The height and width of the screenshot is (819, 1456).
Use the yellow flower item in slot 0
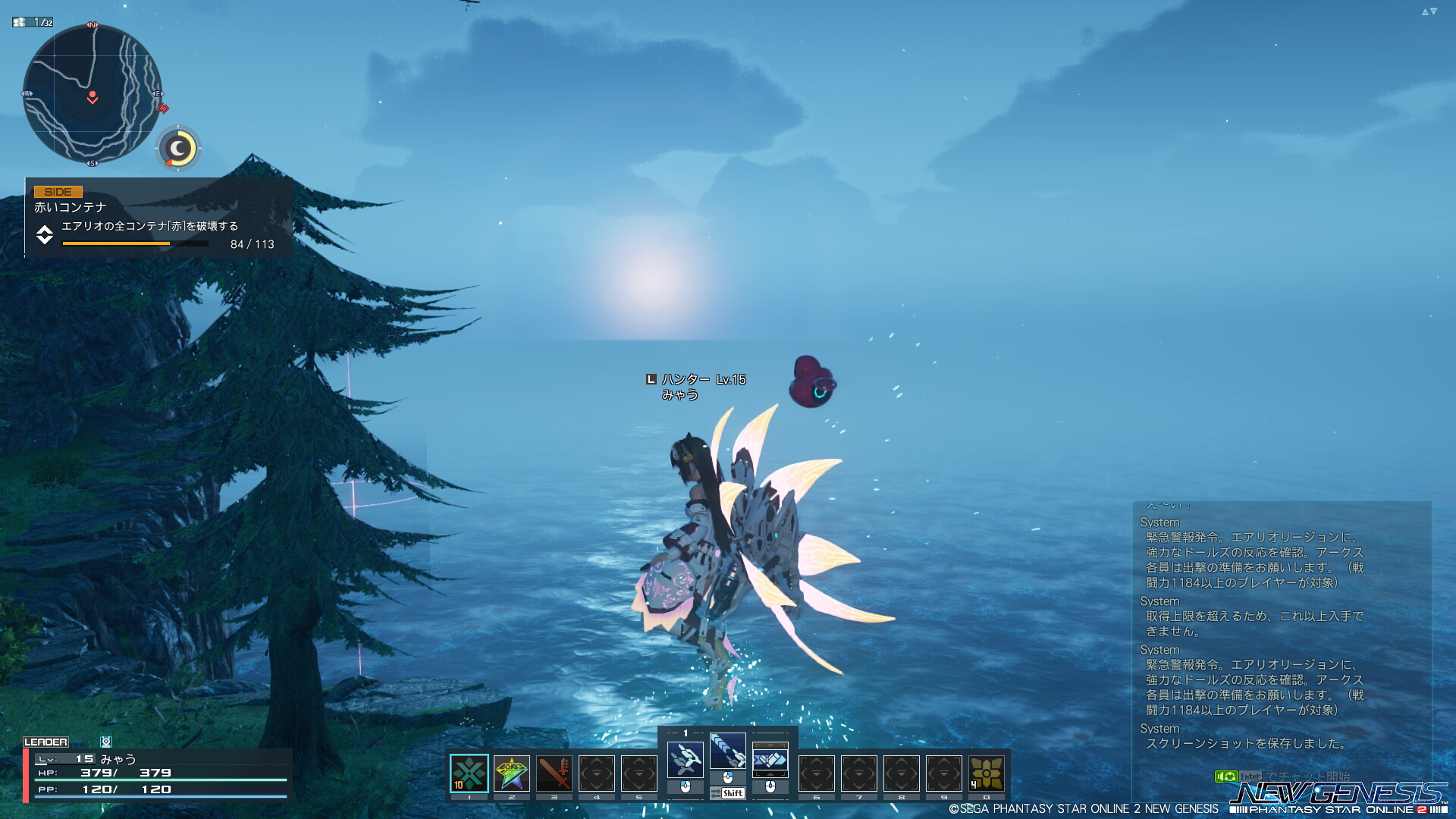click(x=987, y=773)
